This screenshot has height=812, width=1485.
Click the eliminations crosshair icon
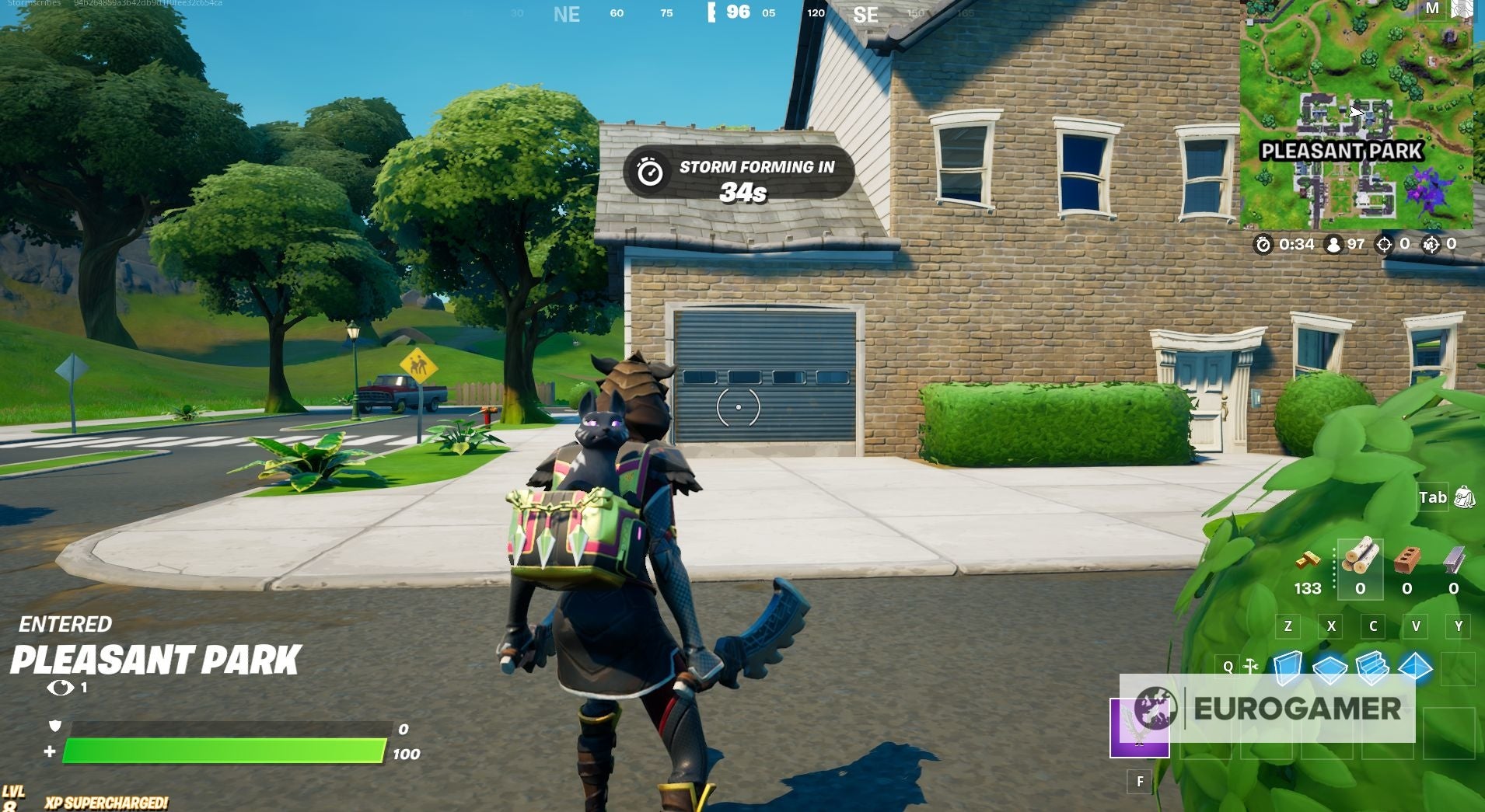pos(1383,243)
